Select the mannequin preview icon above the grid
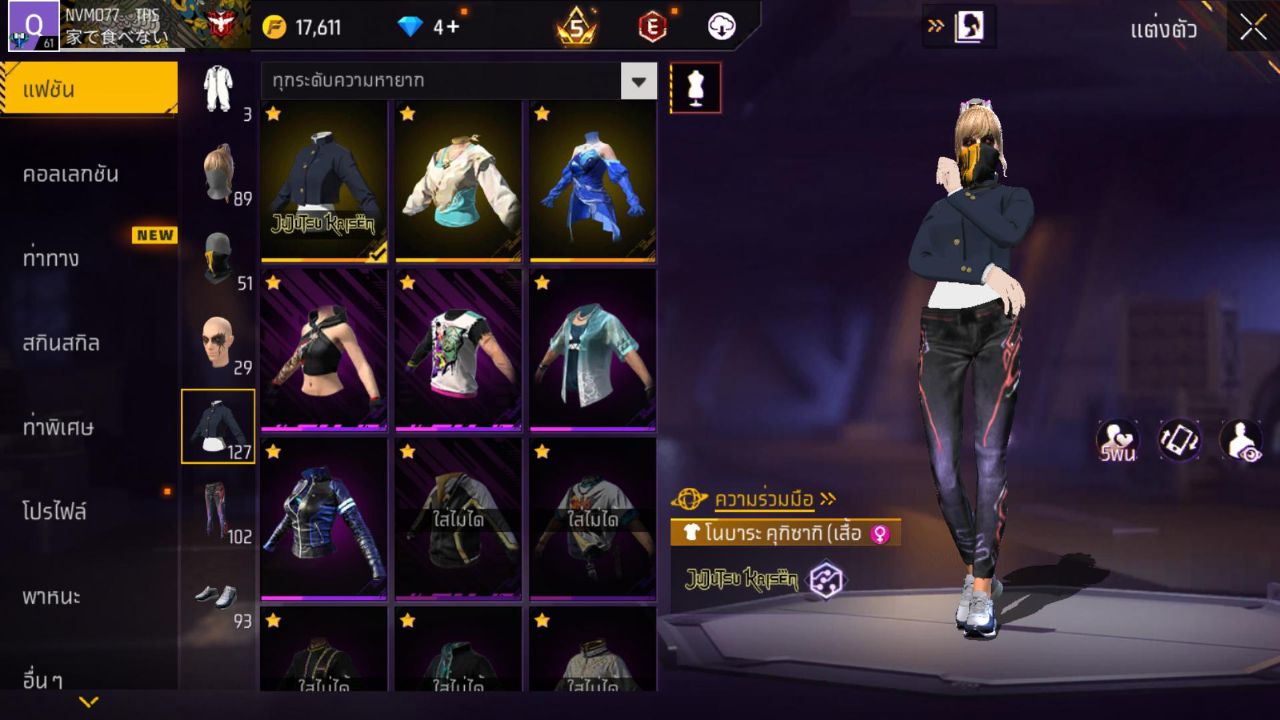The image size is (1280, 720). 694,87
